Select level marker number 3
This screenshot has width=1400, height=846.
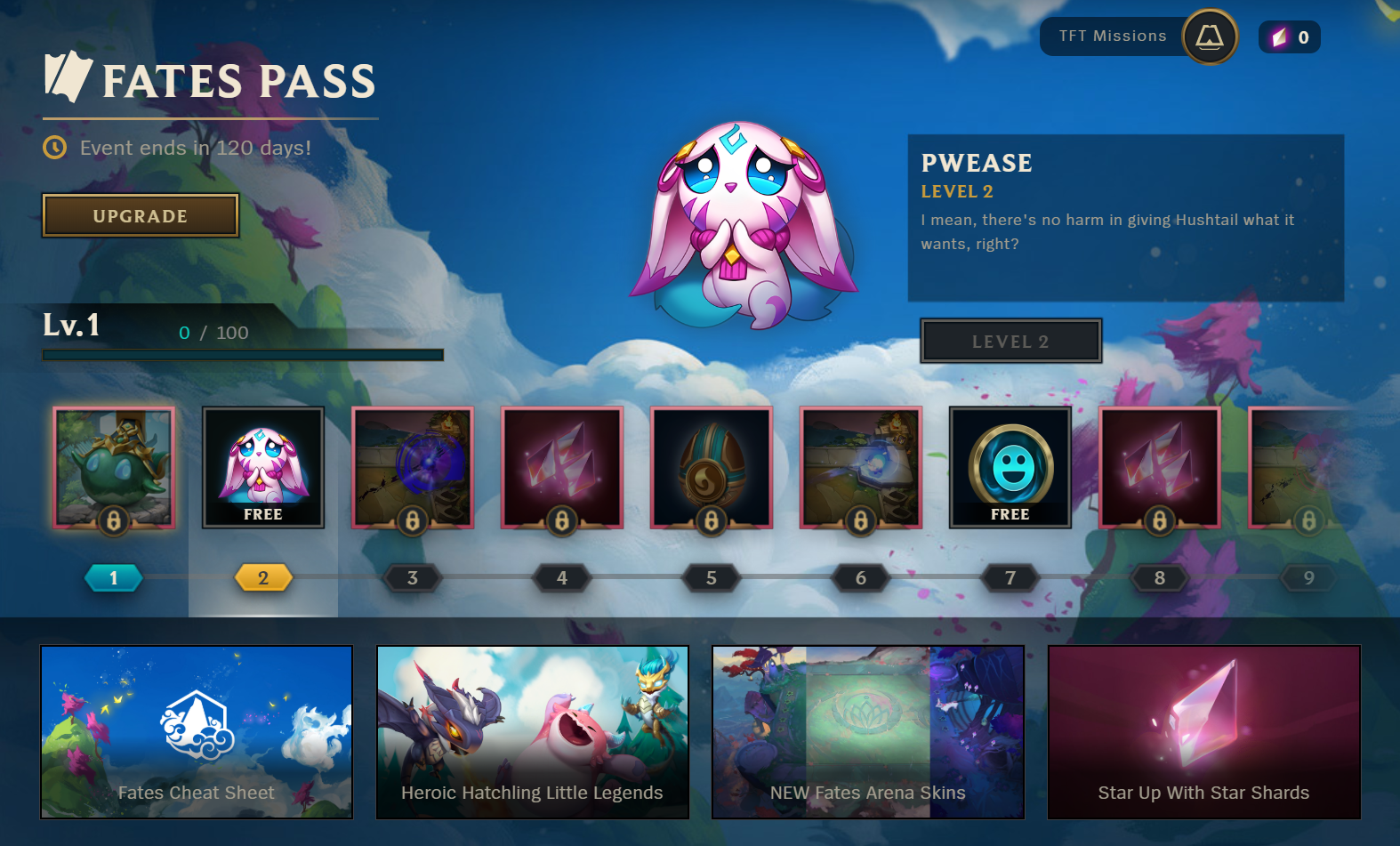(x=413, y=578)
